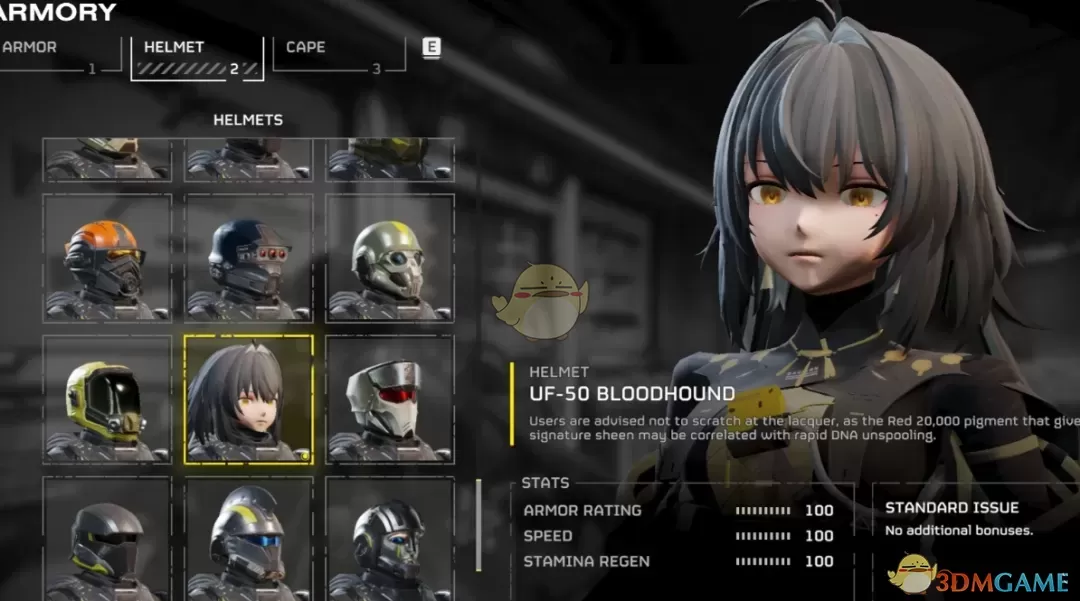Select the dark blue helmet with red lenses
Screen dimensions: 1080x601
(248, 258)
